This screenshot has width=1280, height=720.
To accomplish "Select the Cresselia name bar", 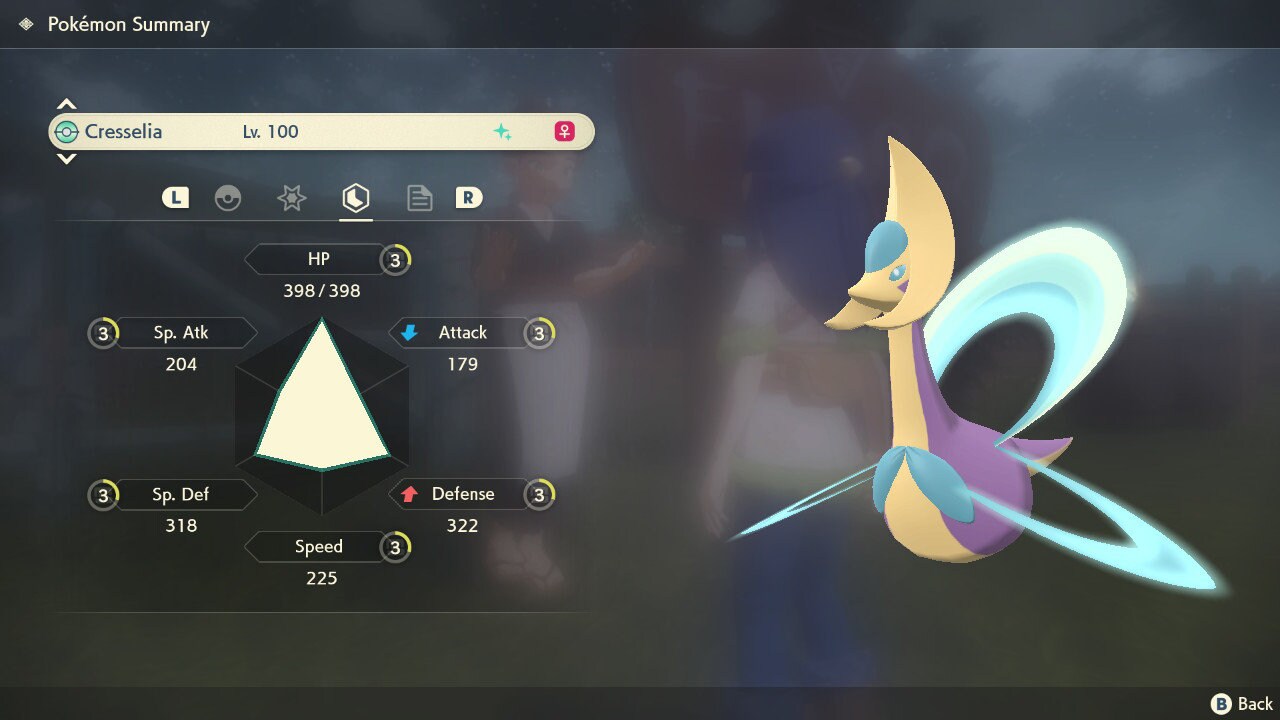I will [x=321, y=132].
